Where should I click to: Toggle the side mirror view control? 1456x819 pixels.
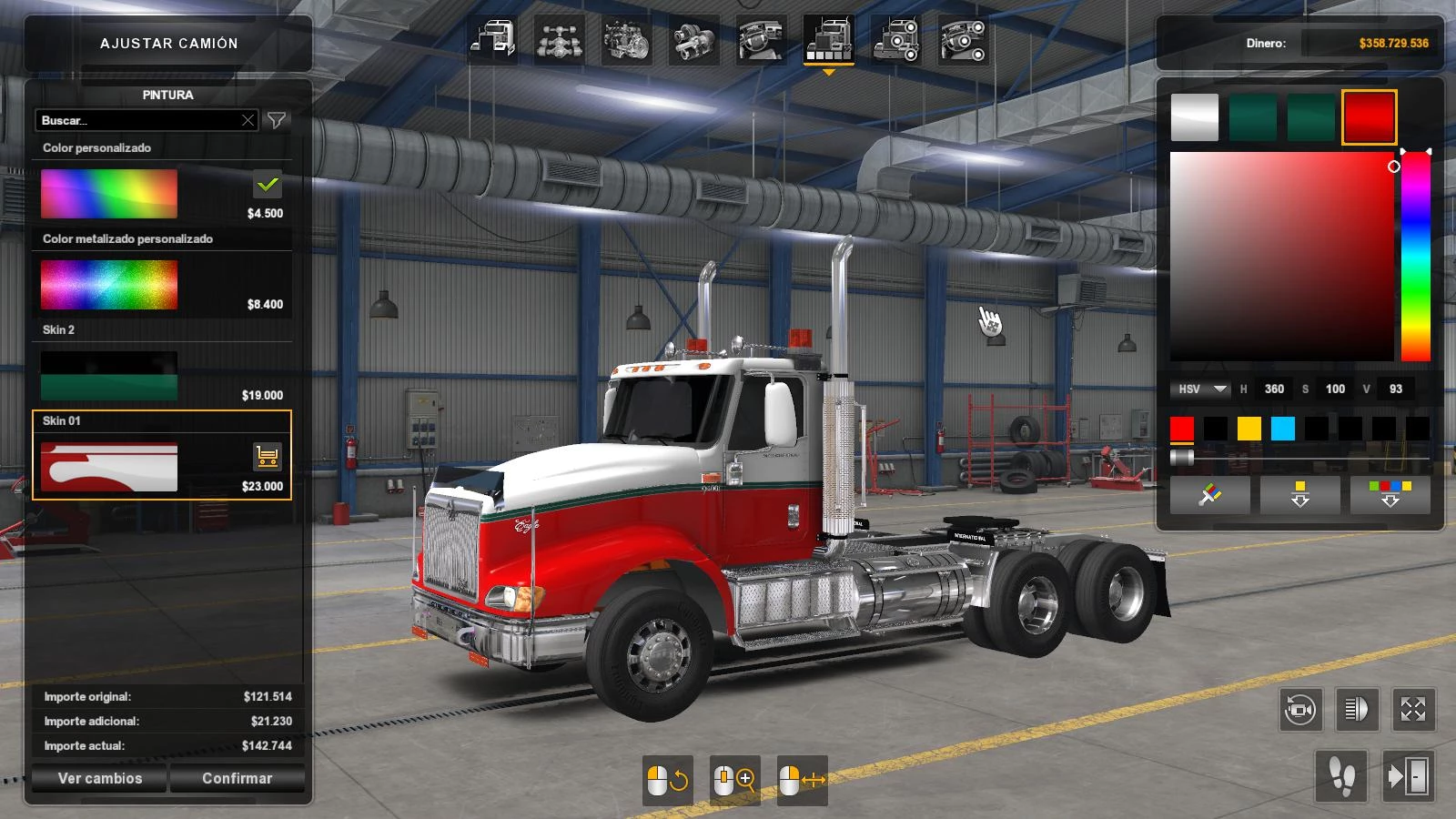(x=1357, y=711)
